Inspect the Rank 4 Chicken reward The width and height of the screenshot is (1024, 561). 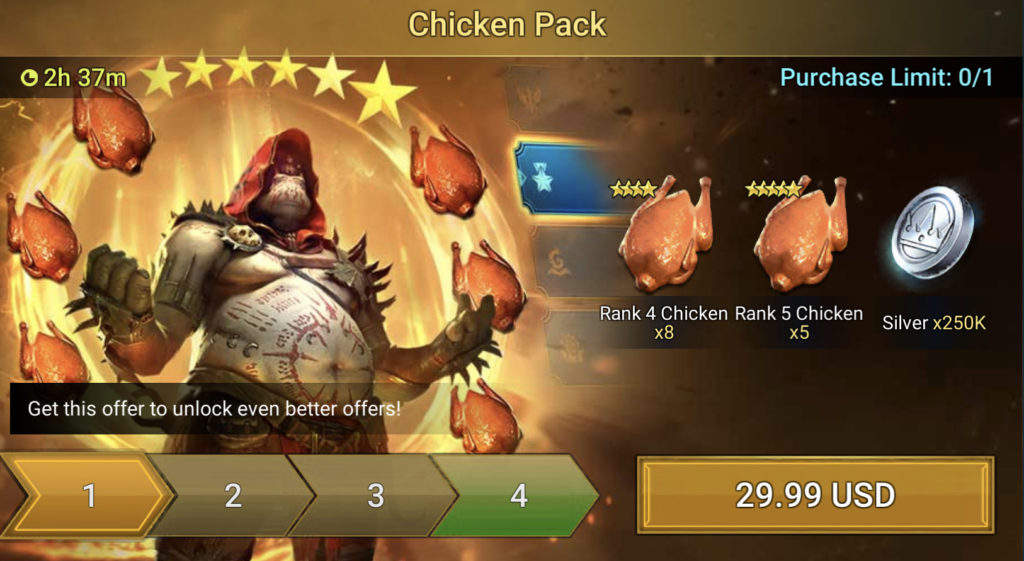(664, 237)
